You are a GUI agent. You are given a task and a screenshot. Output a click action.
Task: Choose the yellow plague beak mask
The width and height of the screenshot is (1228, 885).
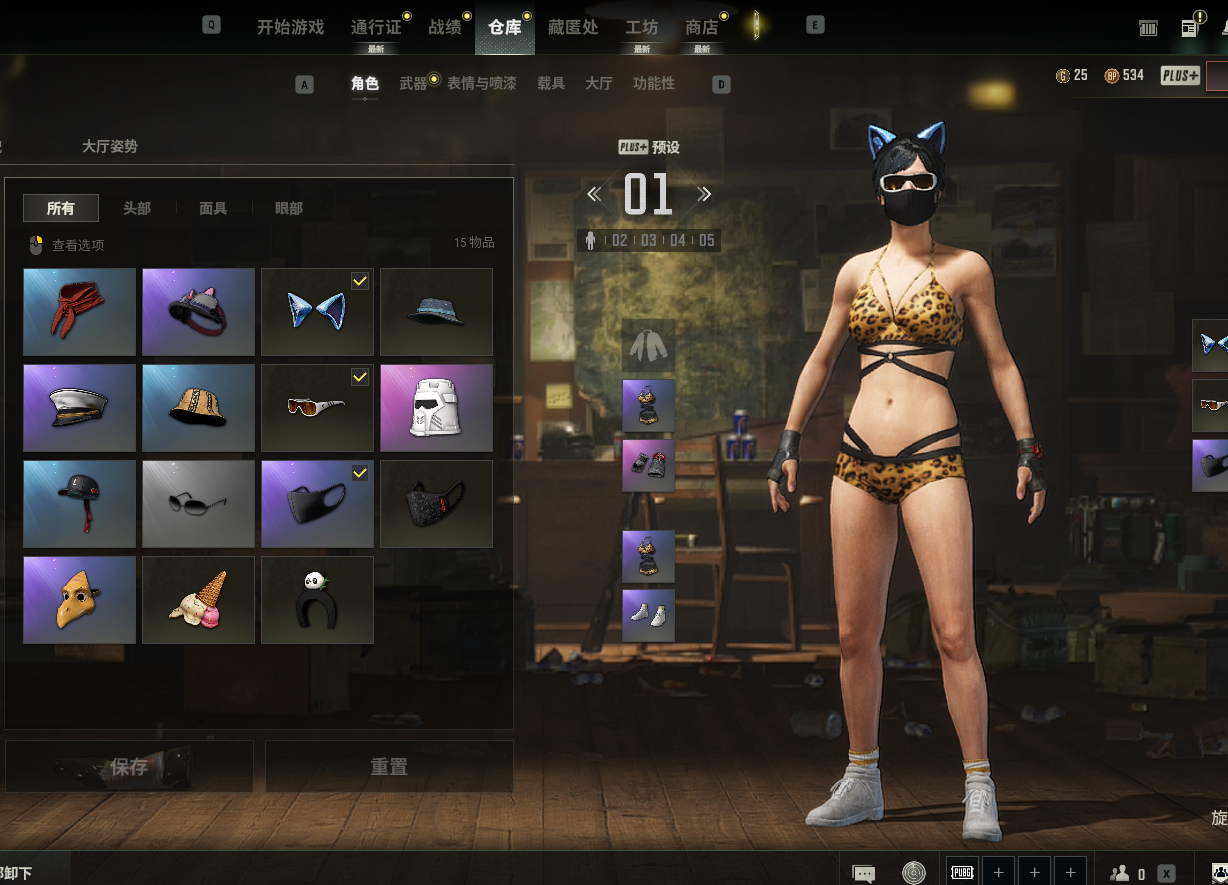point(79,600)
